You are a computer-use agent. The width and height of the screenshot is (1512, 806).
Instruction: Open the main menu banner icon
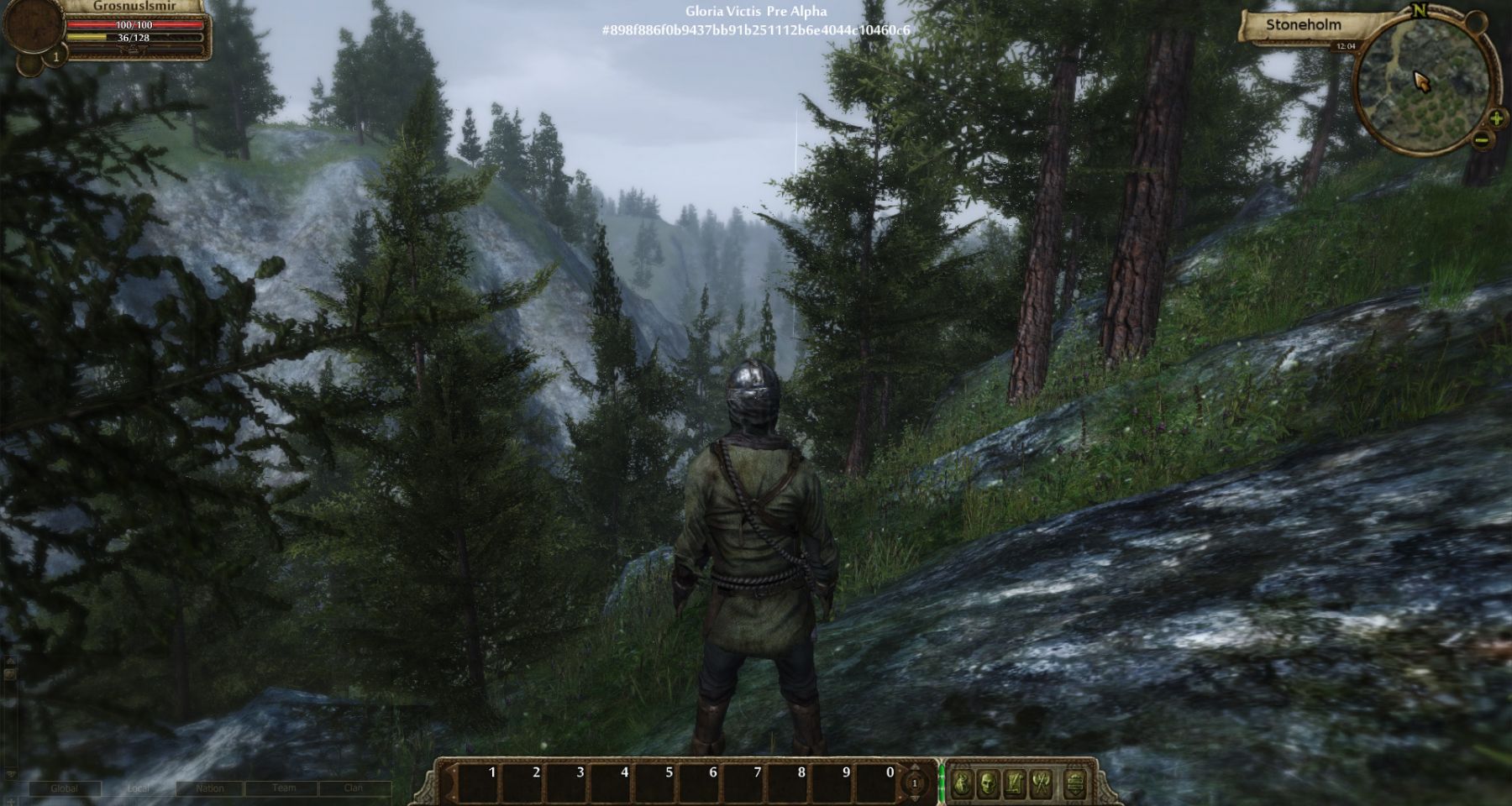pos(1077,784)
